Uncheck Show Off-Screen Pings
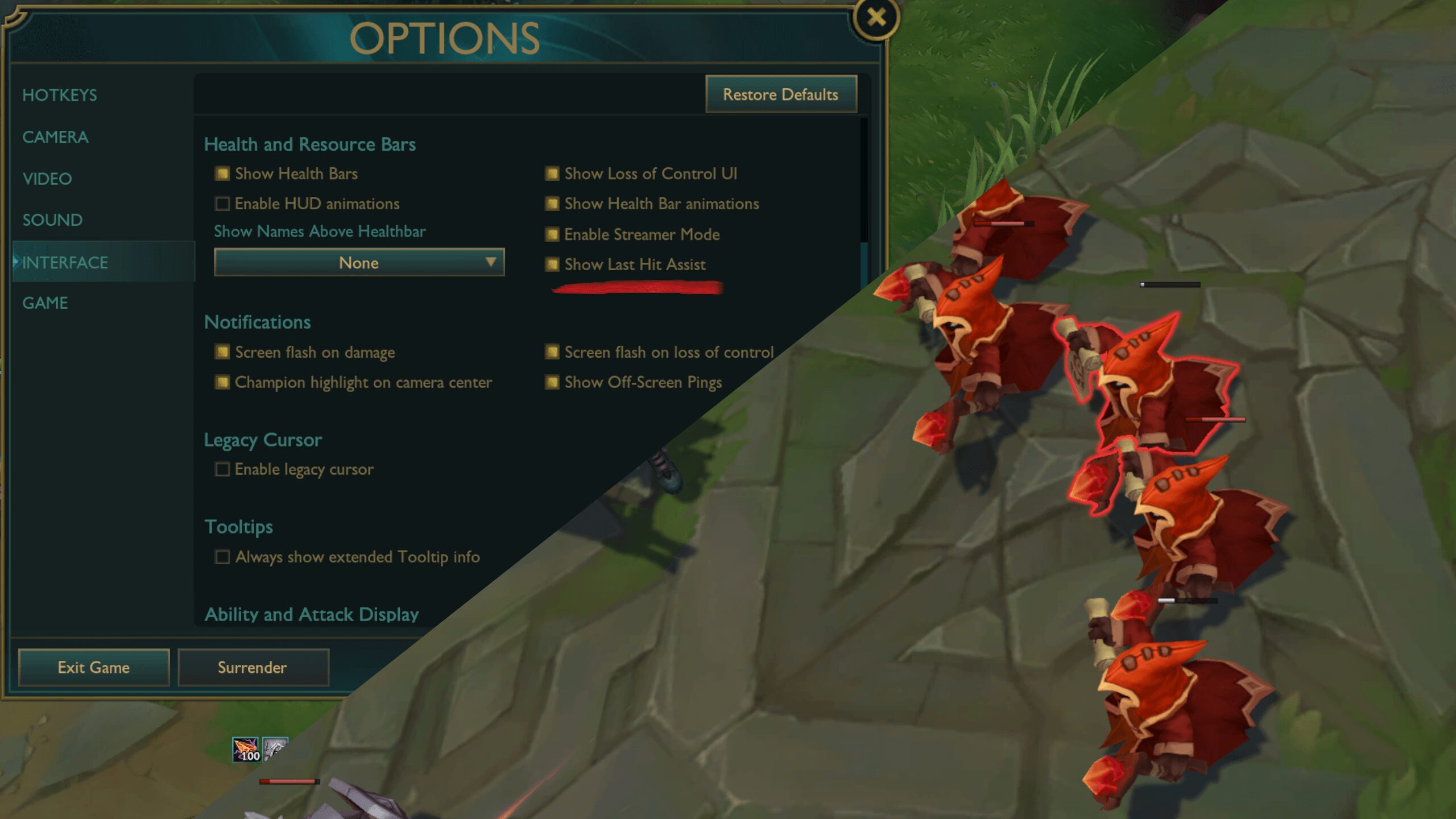This screenshot has height=819, width=1456. (x=552, y=382)
